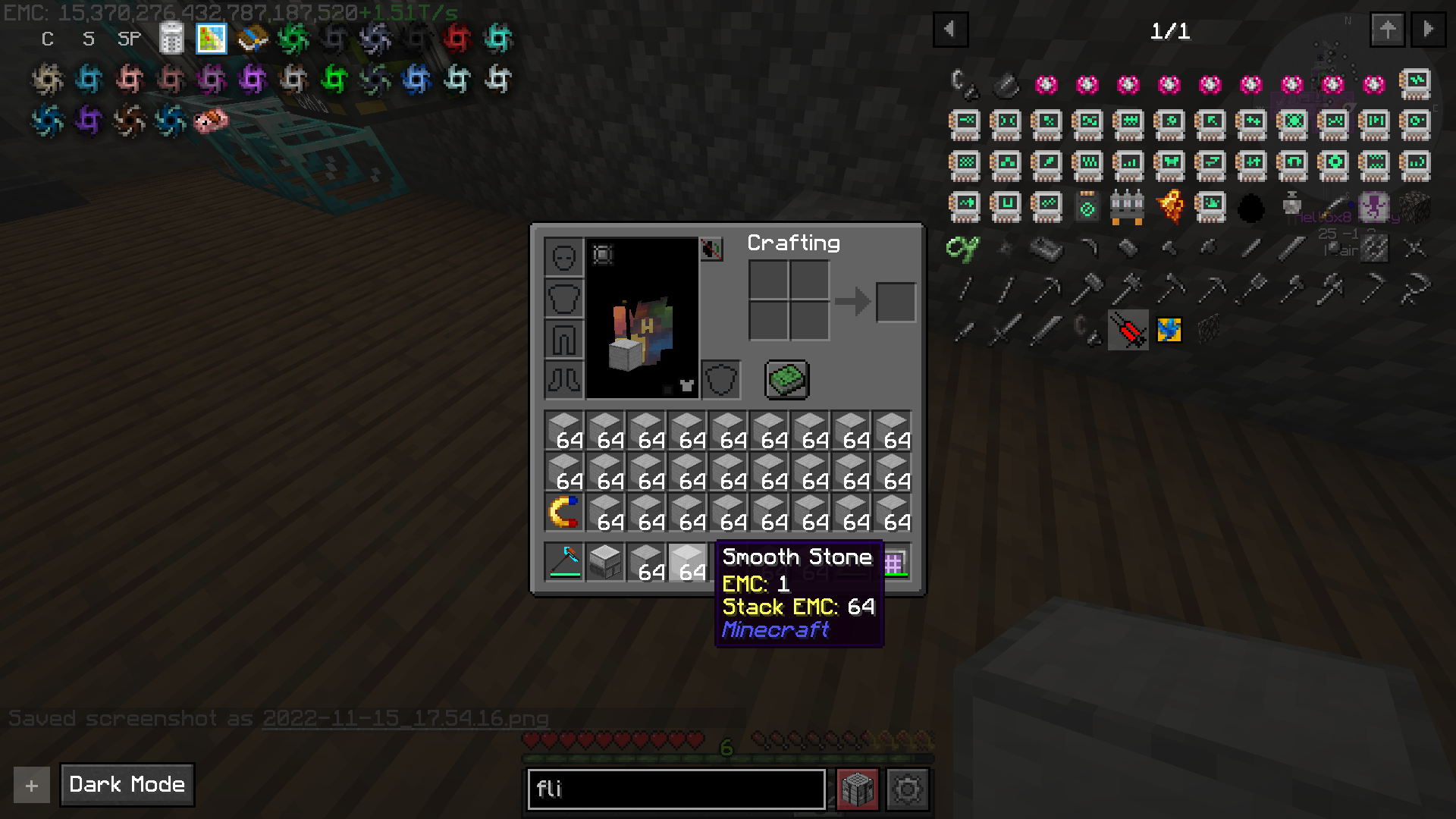Expand options with the plus button bottom-left
This screenshot has height=819, width=1456.
(30, 785)
